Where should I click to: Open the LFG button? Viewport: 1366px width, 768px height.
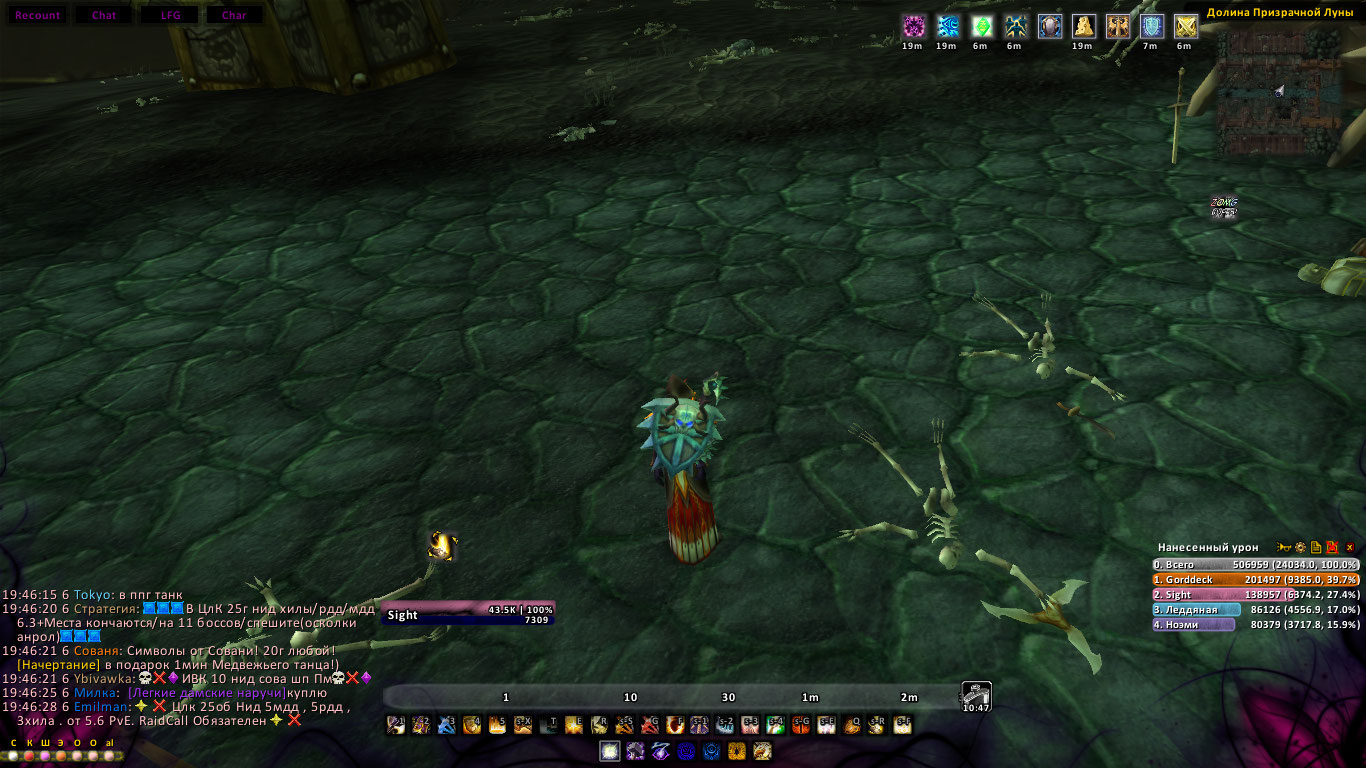(170, 15)
